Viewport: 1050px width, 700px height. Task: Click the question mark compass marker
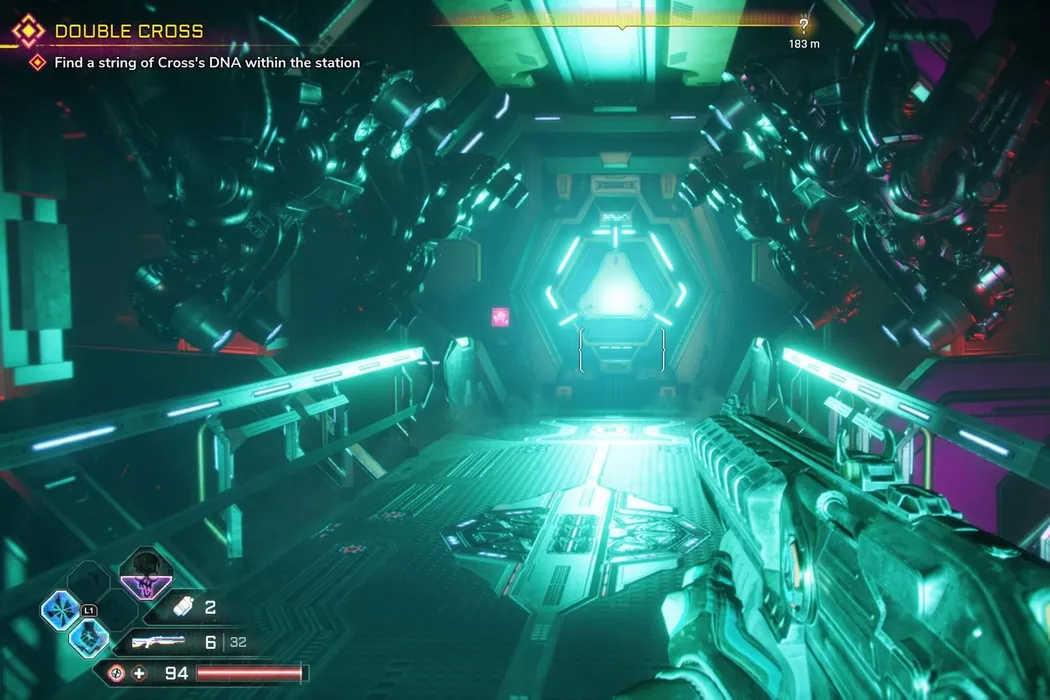click(x=803, y=26)
